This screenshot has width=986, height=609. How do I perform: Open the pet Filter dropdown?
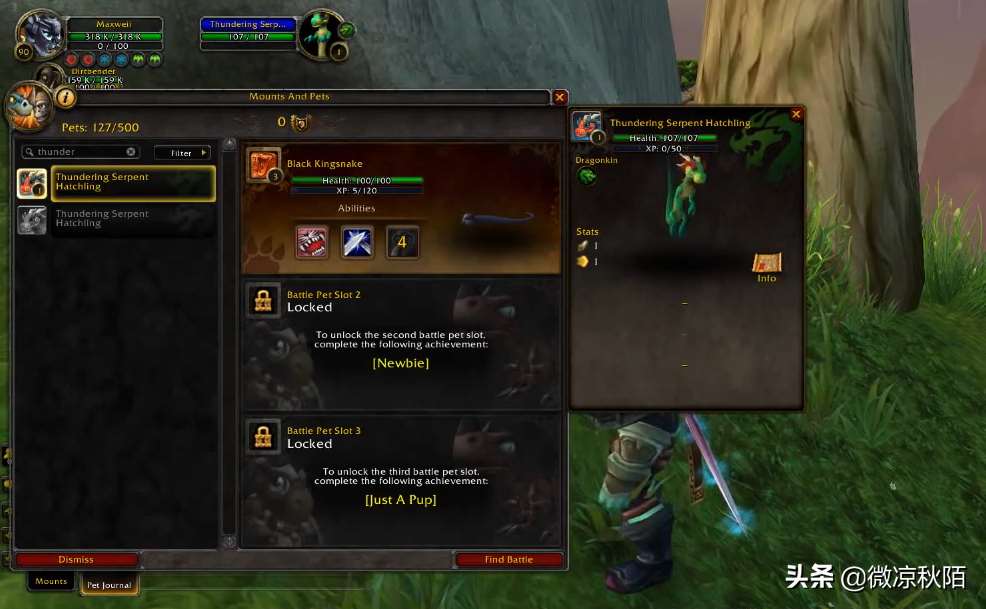(182, 153)
